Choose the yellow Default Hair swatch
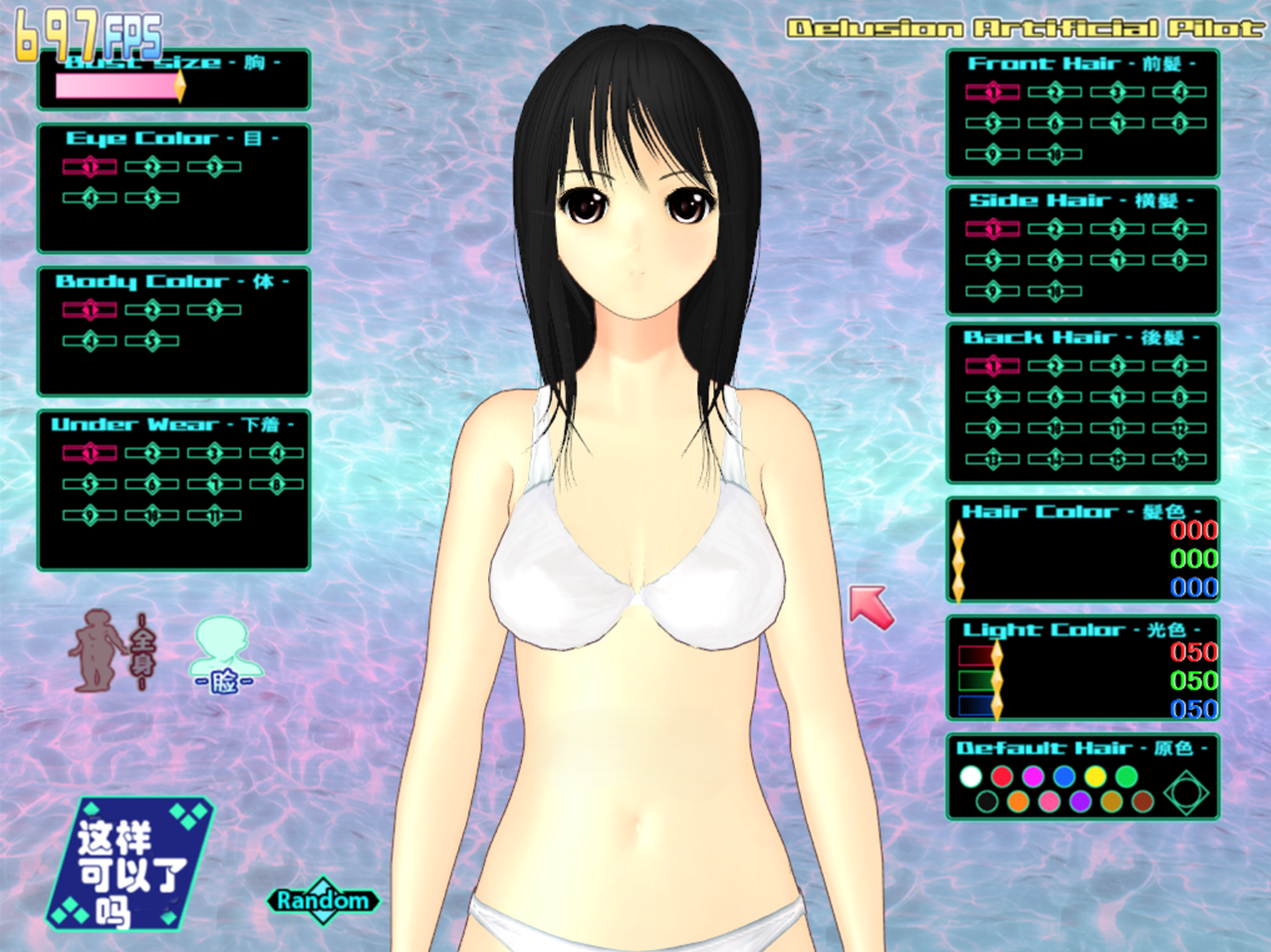1271x952 pixels. [x=1095, y=776]
